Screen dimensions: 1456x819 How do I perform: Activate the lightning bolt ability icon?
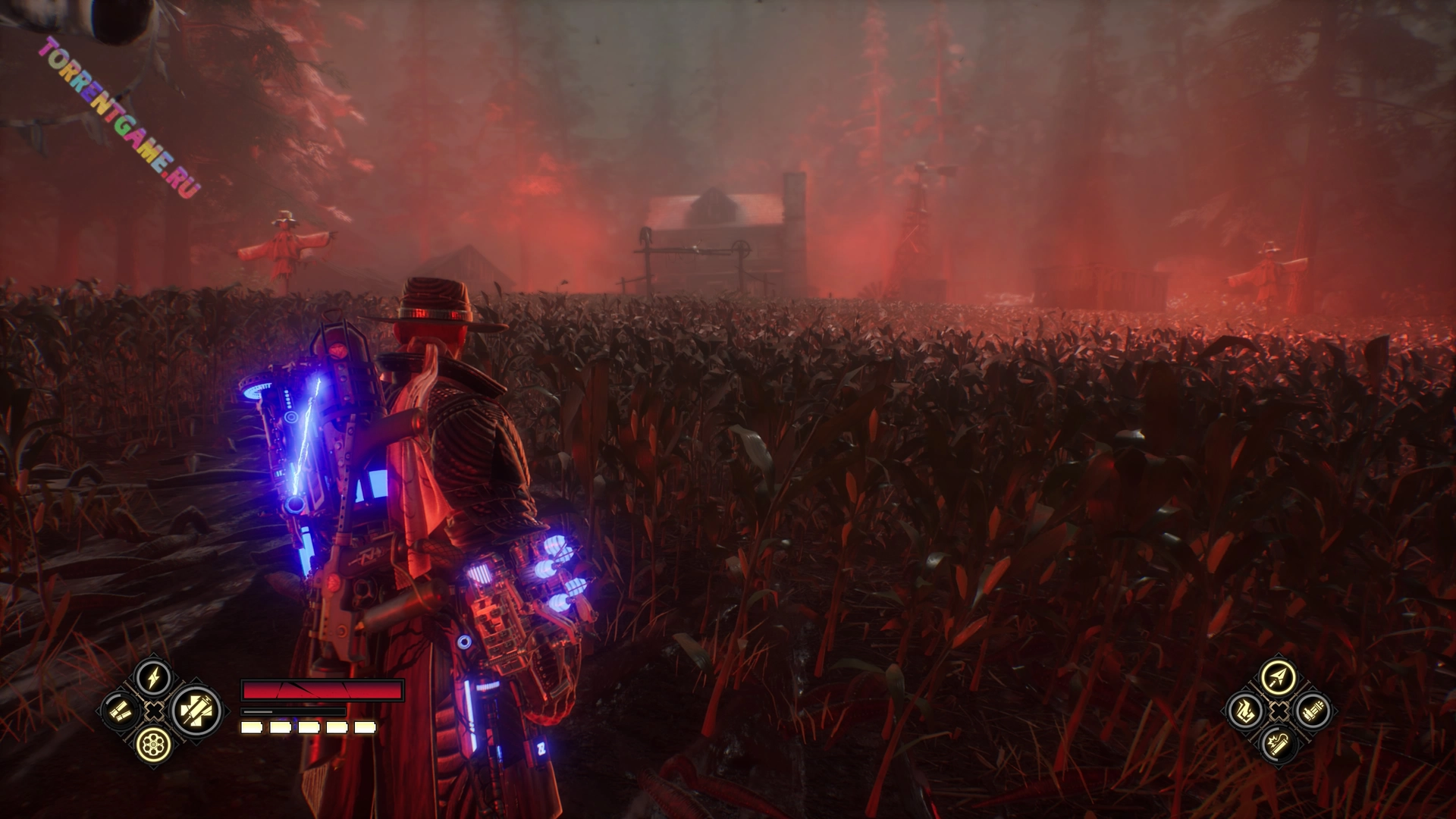point(153,677)
